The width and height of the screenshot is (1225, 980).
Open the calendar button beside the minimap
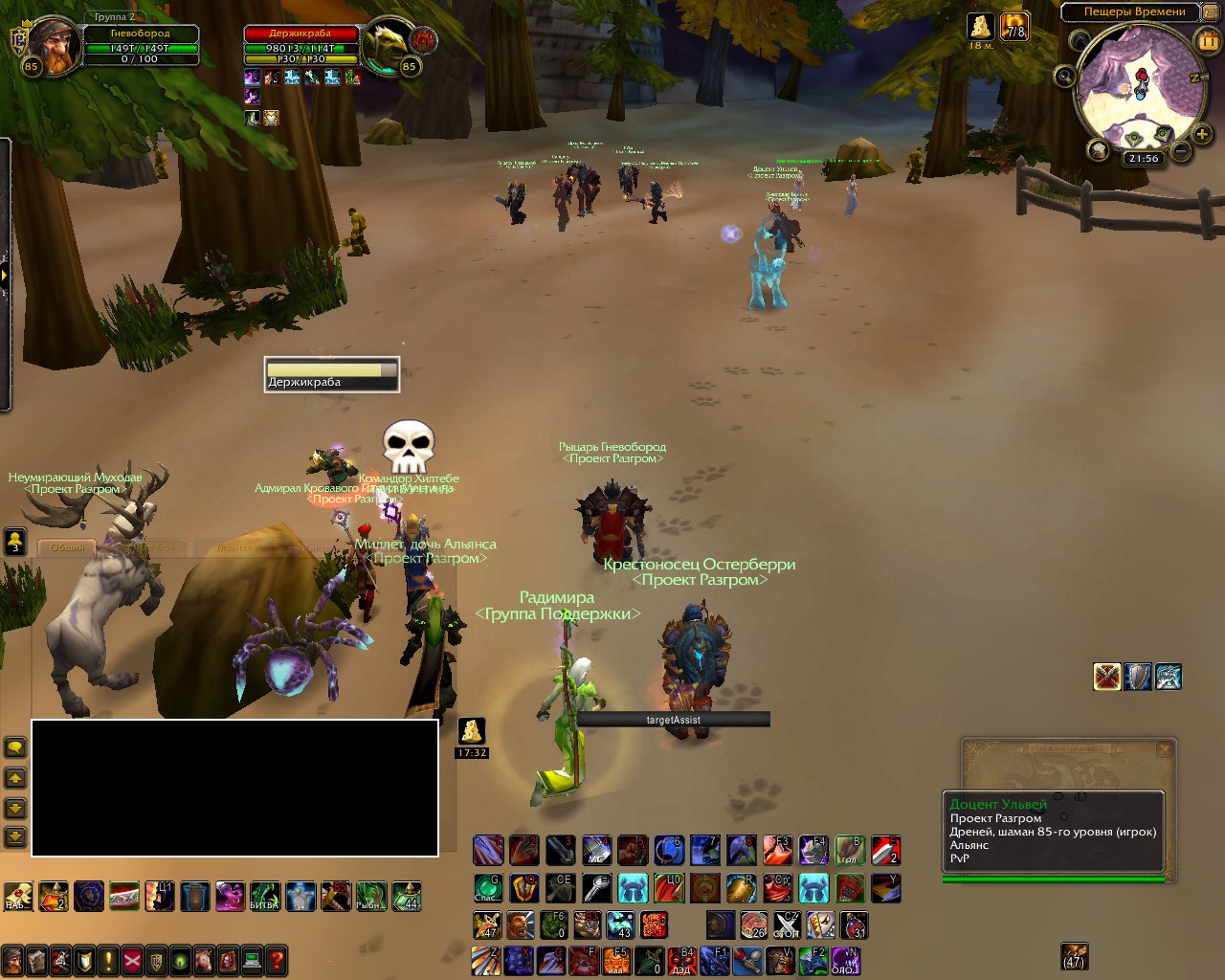(1207, 40)
